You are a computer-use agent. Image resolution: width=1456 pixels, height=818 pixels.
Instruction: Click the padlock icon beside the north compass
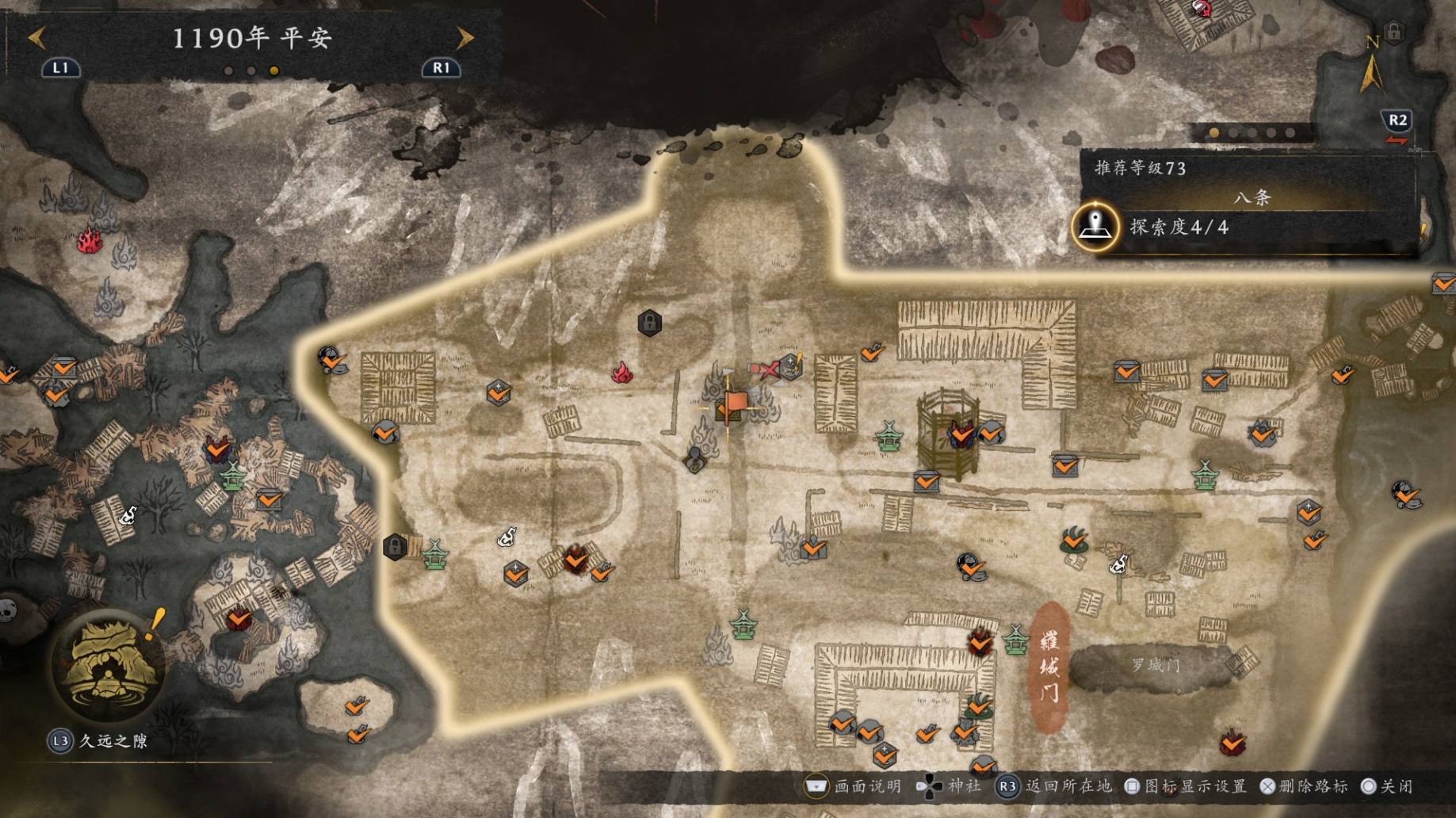[1394, 32]
